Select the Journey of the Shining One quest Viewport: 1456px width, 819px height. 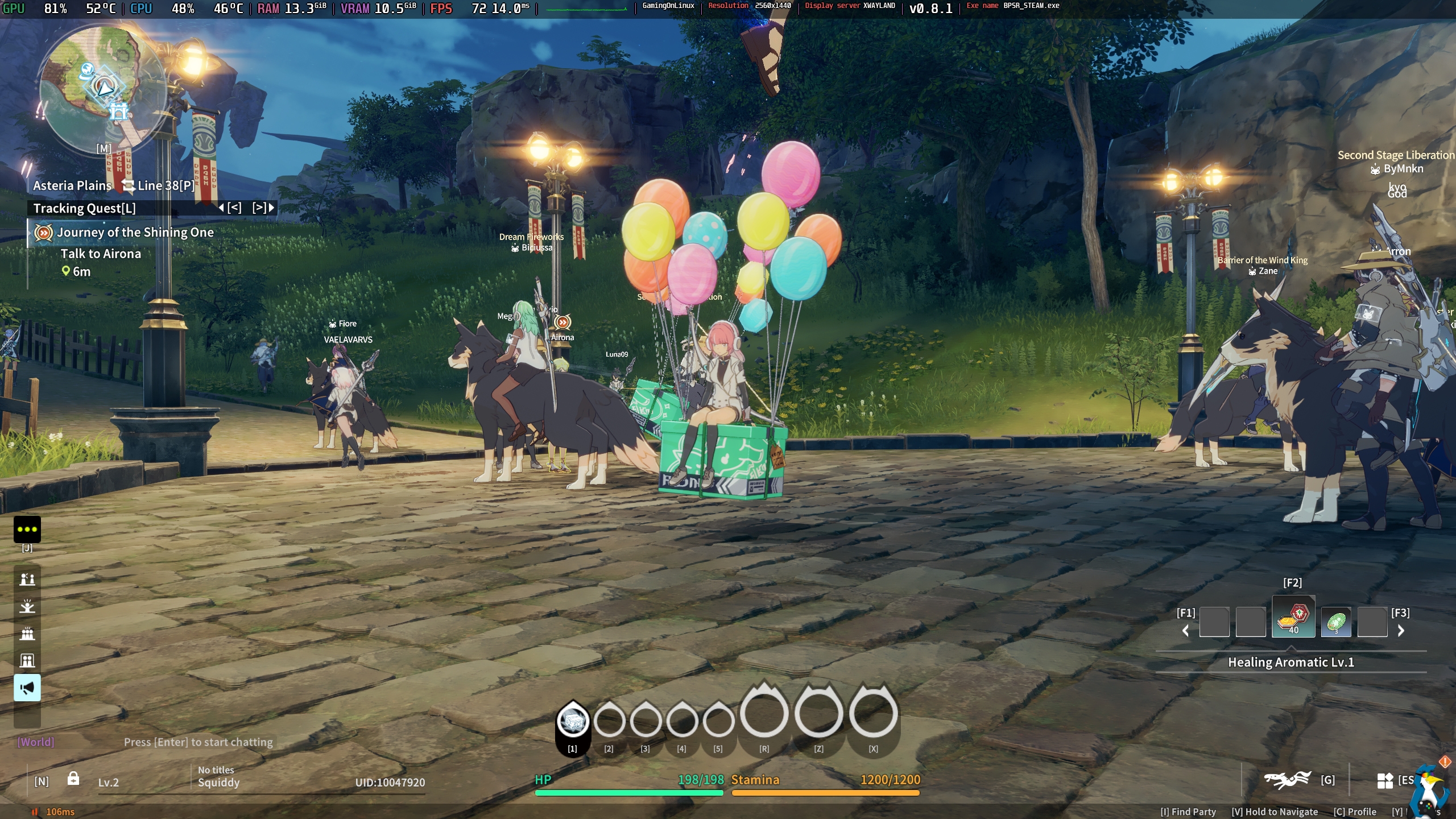tap(135, 232)
